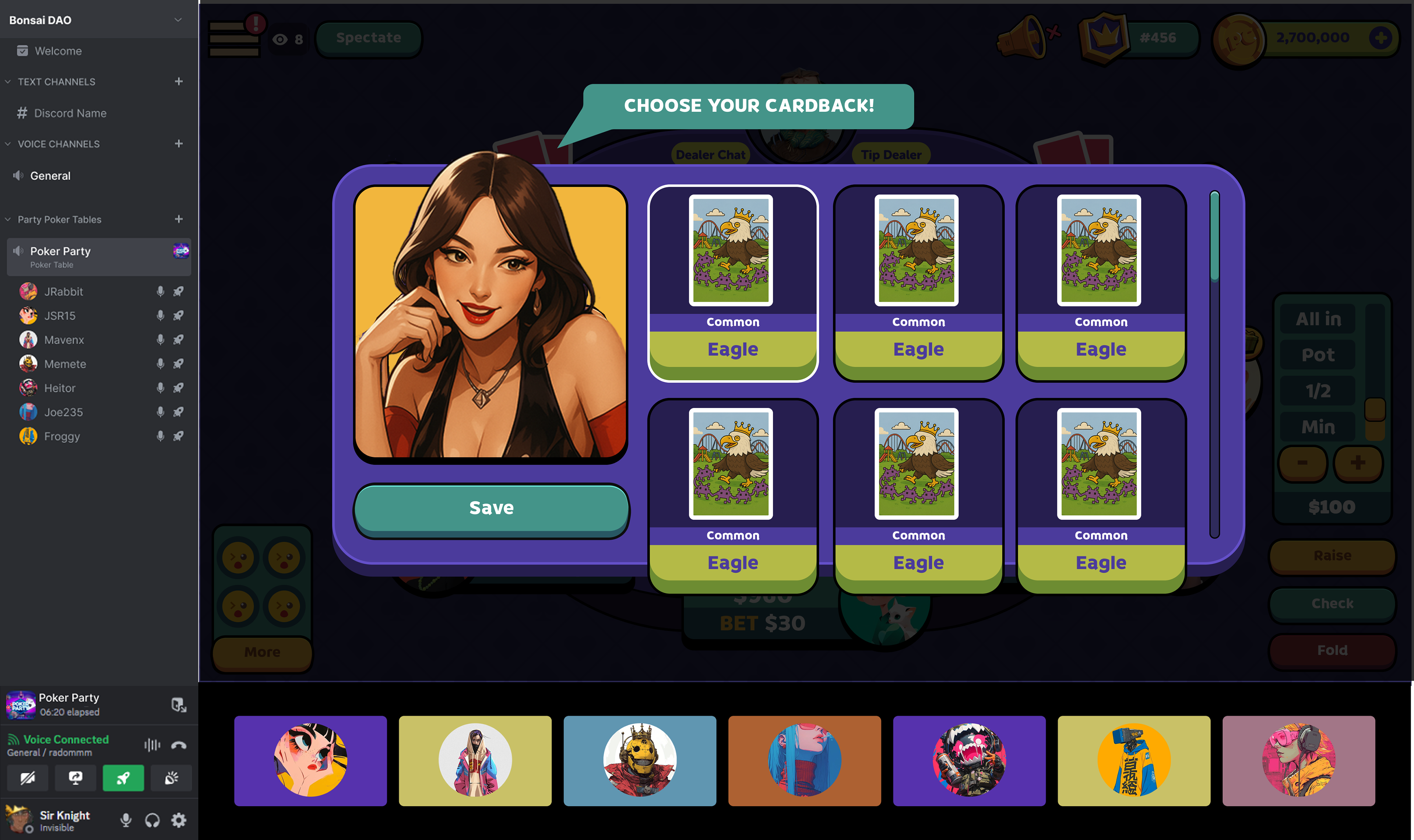Toggle the microphone mute for Sir Knight
Screen dimensions: 1414x840
click(x=126, y=820)
